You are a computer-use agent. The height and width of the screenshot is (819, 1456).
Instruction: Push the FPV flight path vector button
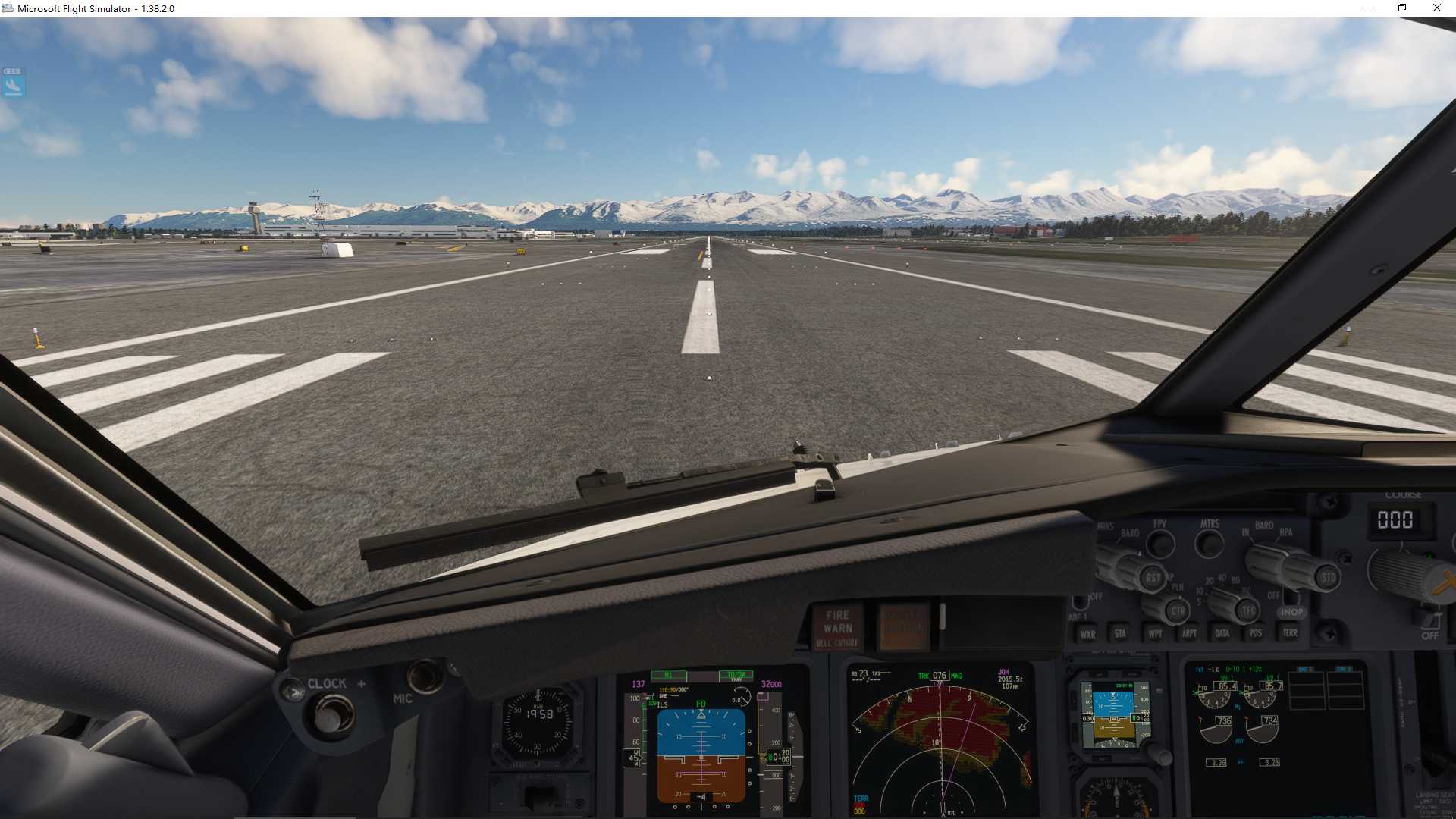[1160, 543]
